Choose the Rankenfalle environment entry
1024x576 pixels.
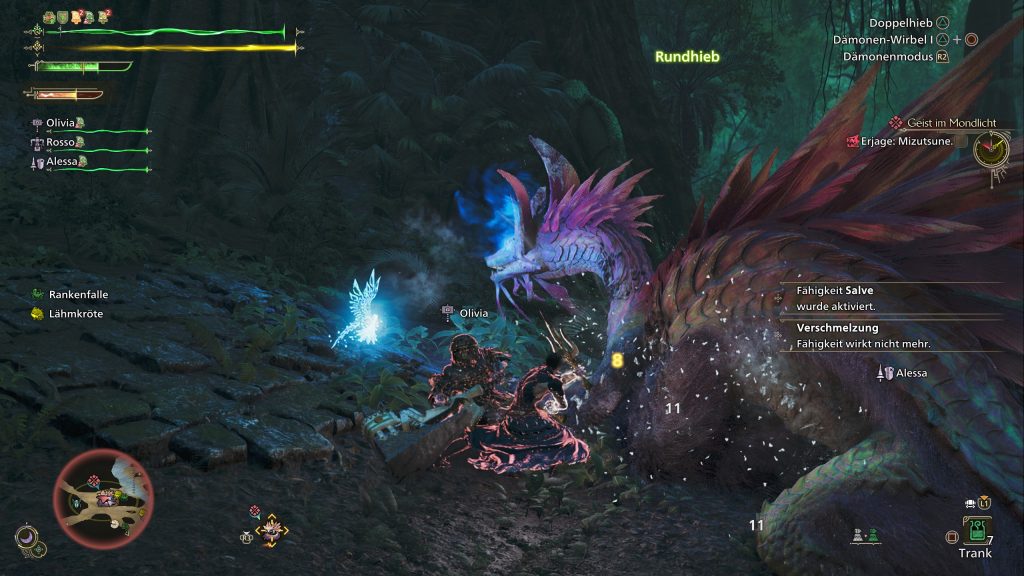point(78,295)
